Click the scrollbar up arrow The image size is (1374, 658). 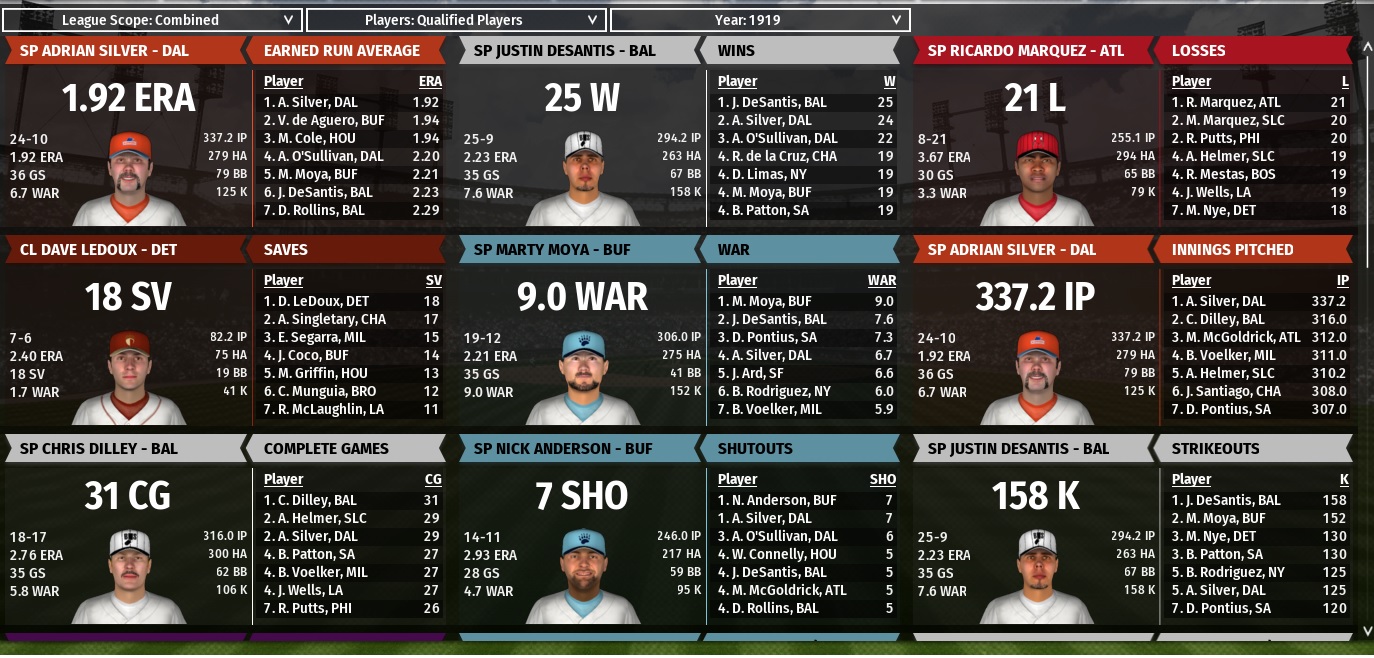(x=1365, y=46)
